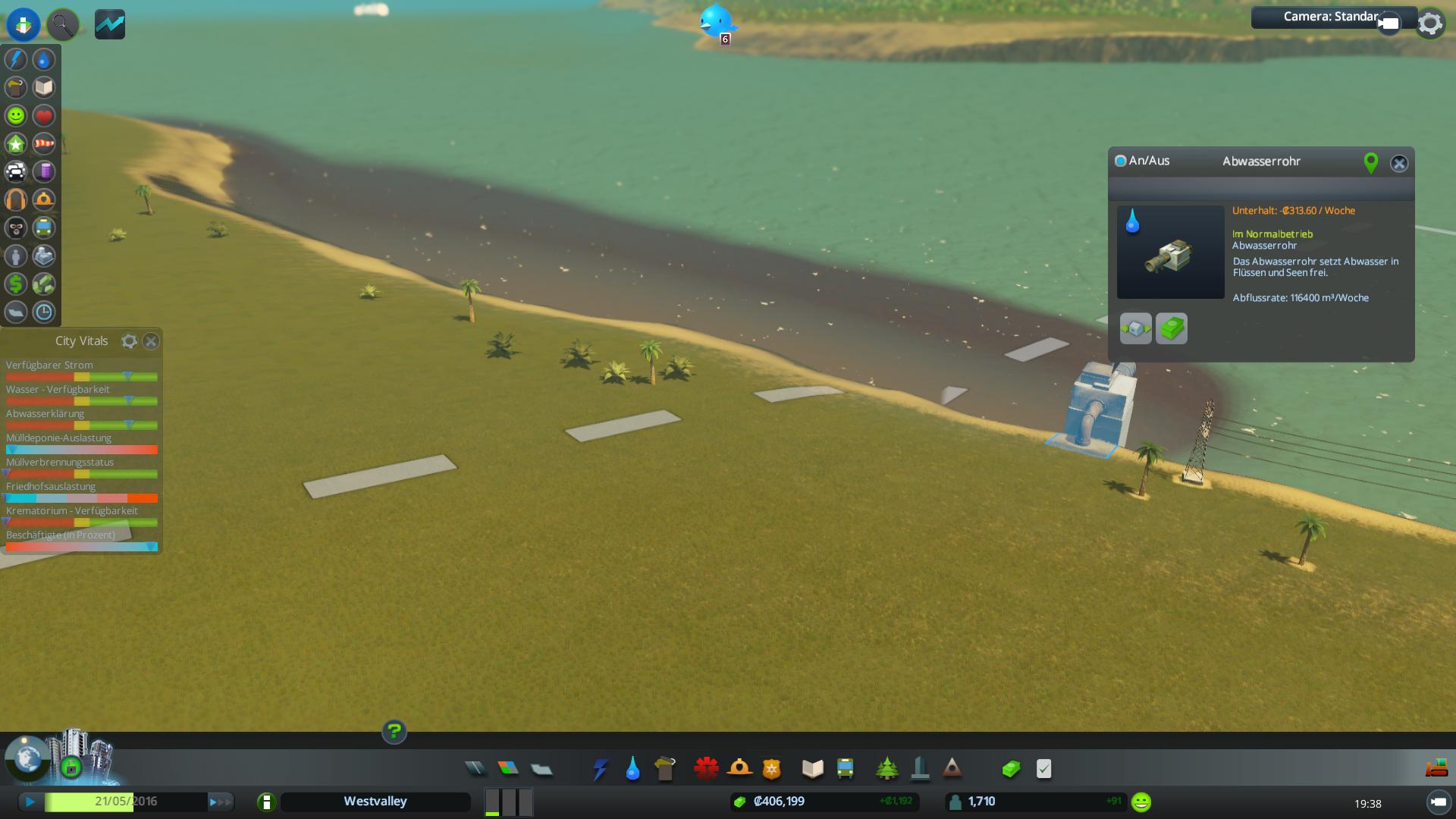Open the statistics trend graph button
1456x819 pixels.
pyautogui.click(x=110, y=25)
